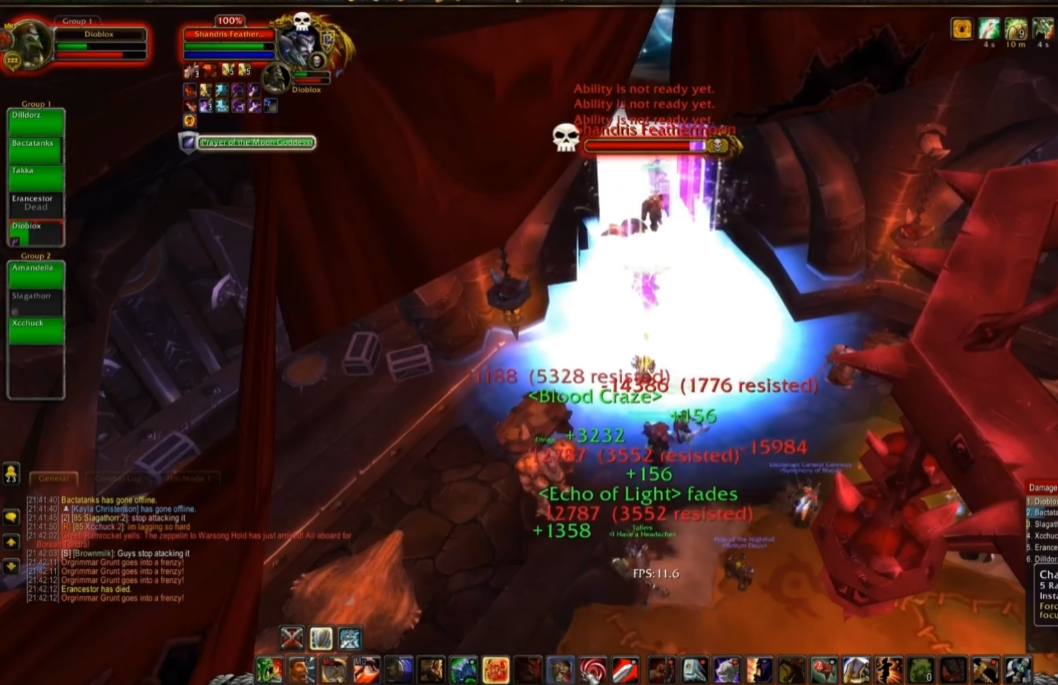Activate the shield stance button
Image resolution: width=1058 pixels, height=685 pixels.
tap(321, 638)
